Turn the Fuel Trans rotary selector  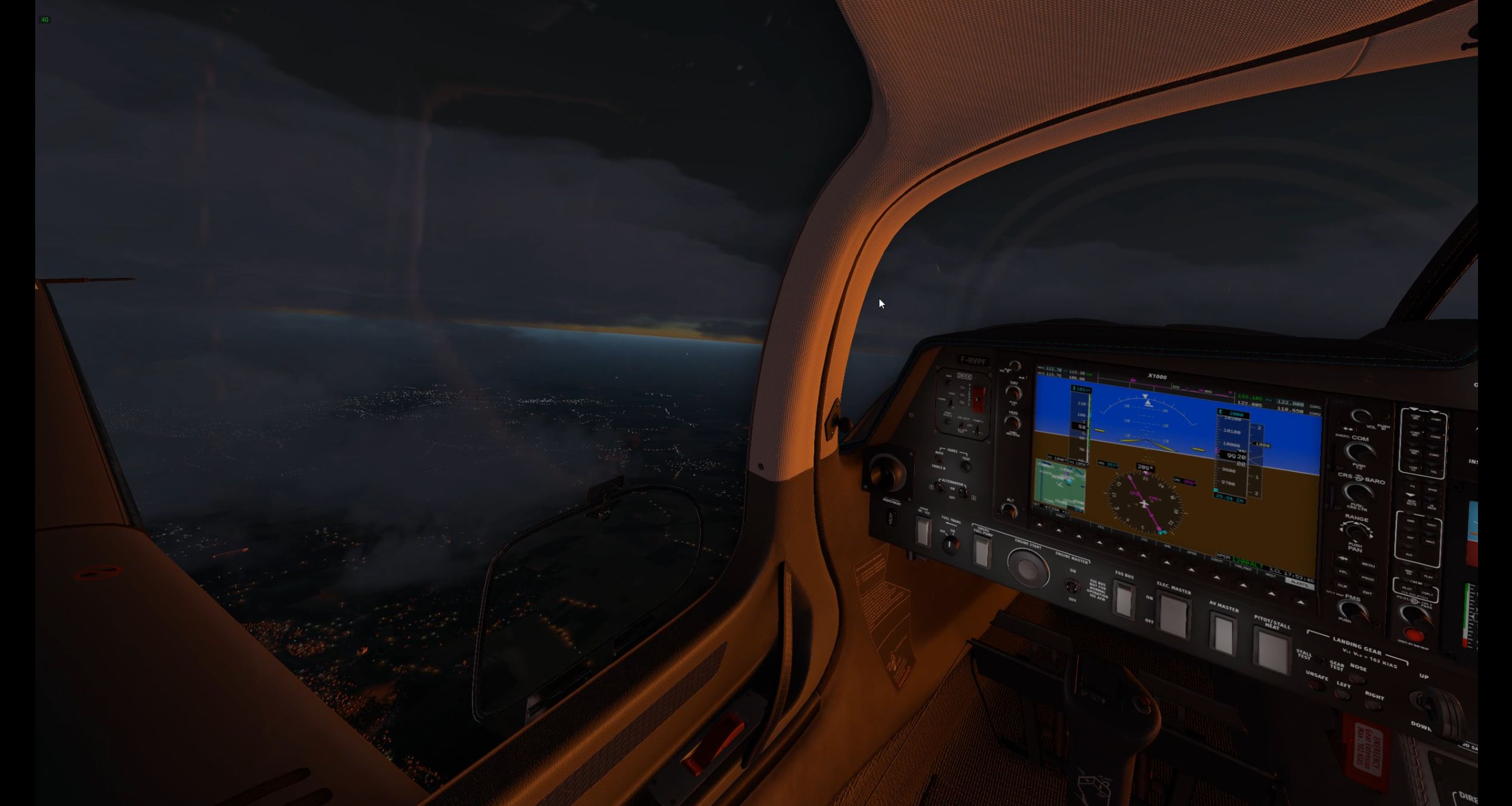pyautogui.click(x=950, y=543)
